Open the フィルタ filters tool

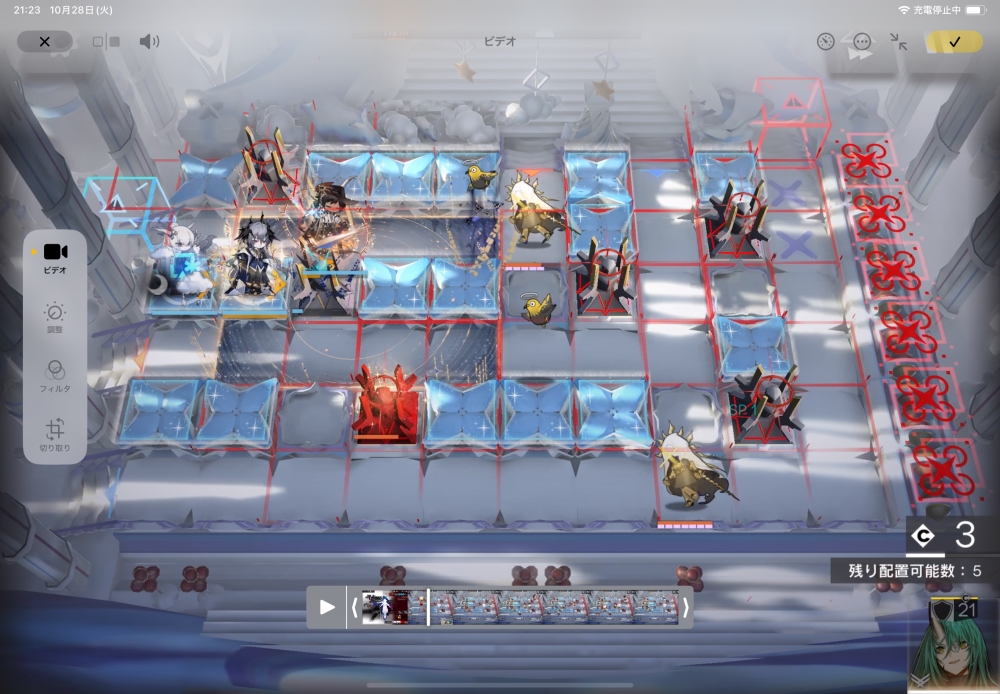[x=55, y=376]
